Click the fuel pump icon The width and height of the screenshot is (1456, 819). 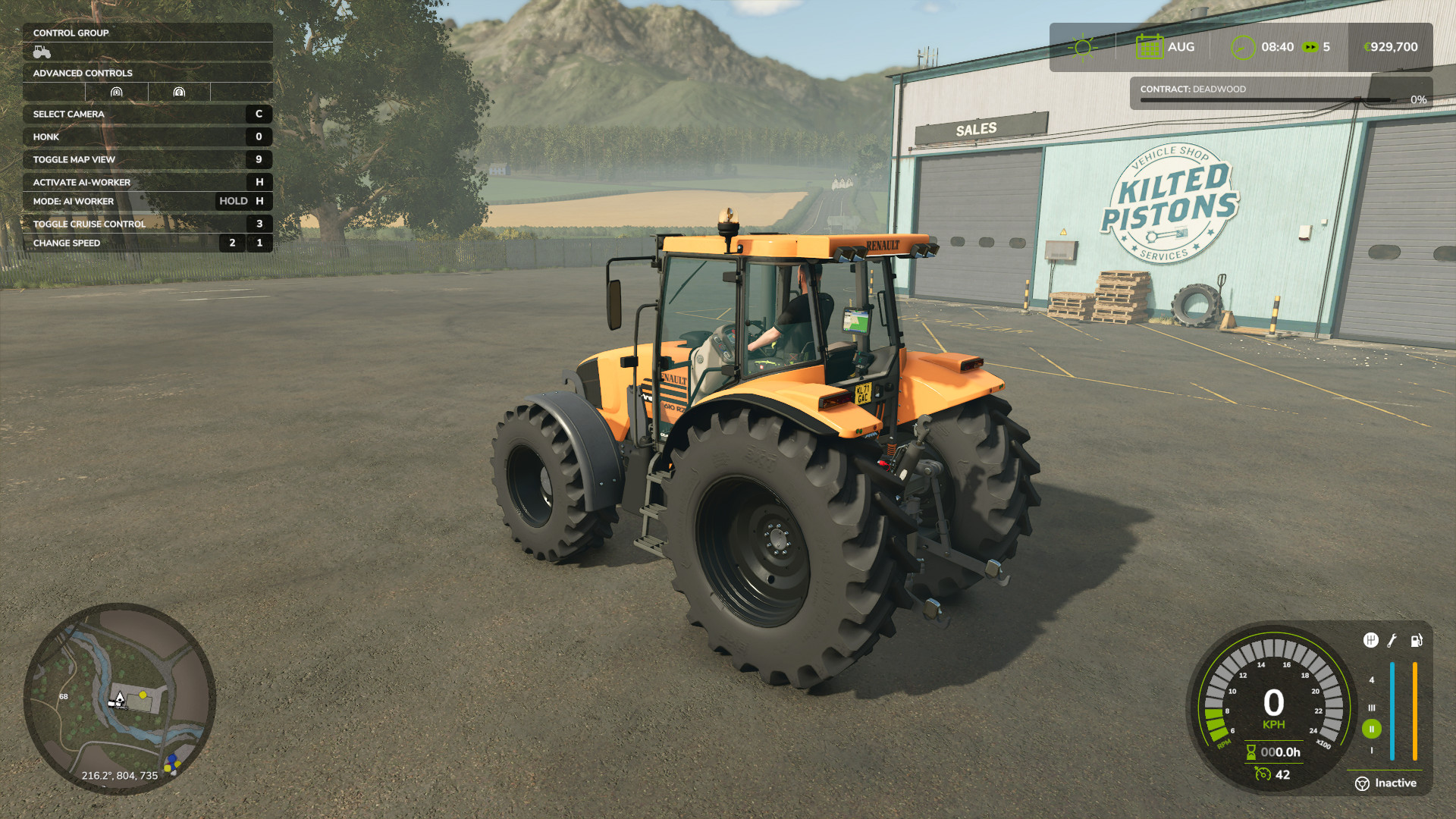coord(1416,641)
